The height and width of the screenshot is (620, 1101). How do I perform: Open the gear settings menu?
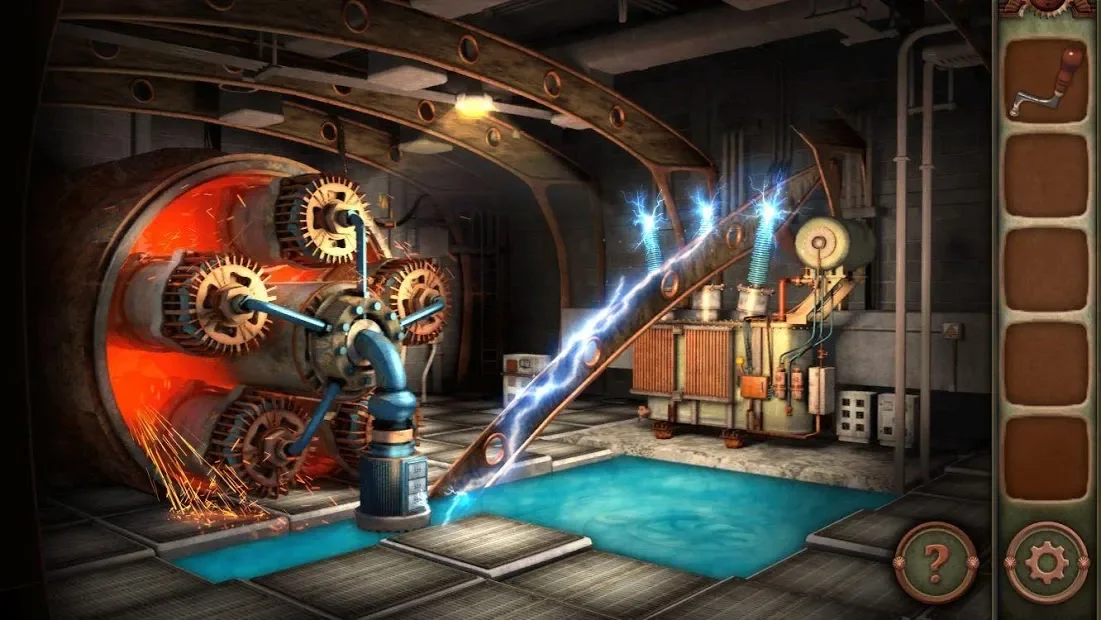[1046, 563]
